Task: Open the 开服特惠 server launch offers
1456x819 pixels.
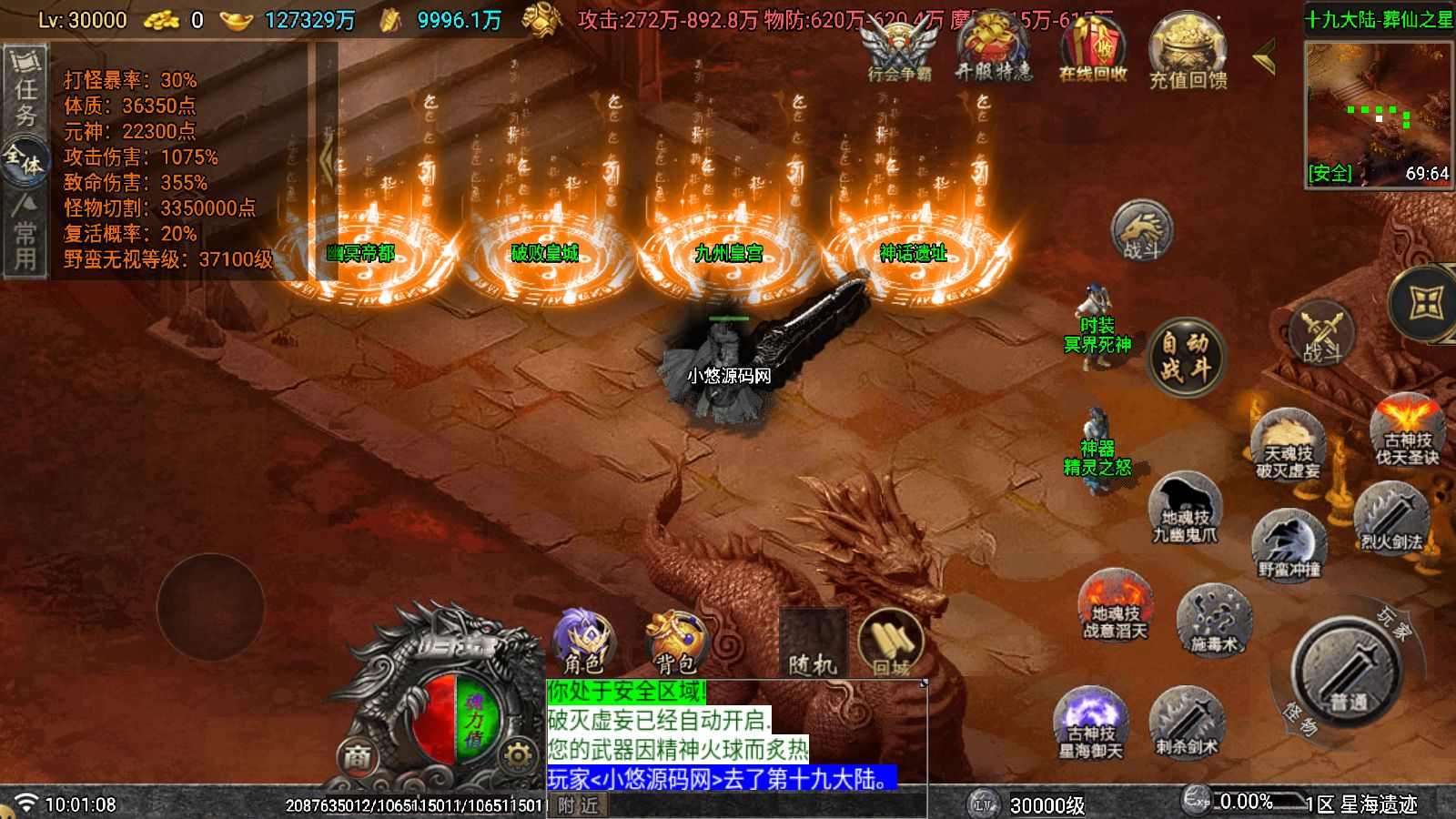Action: (994, 51)
